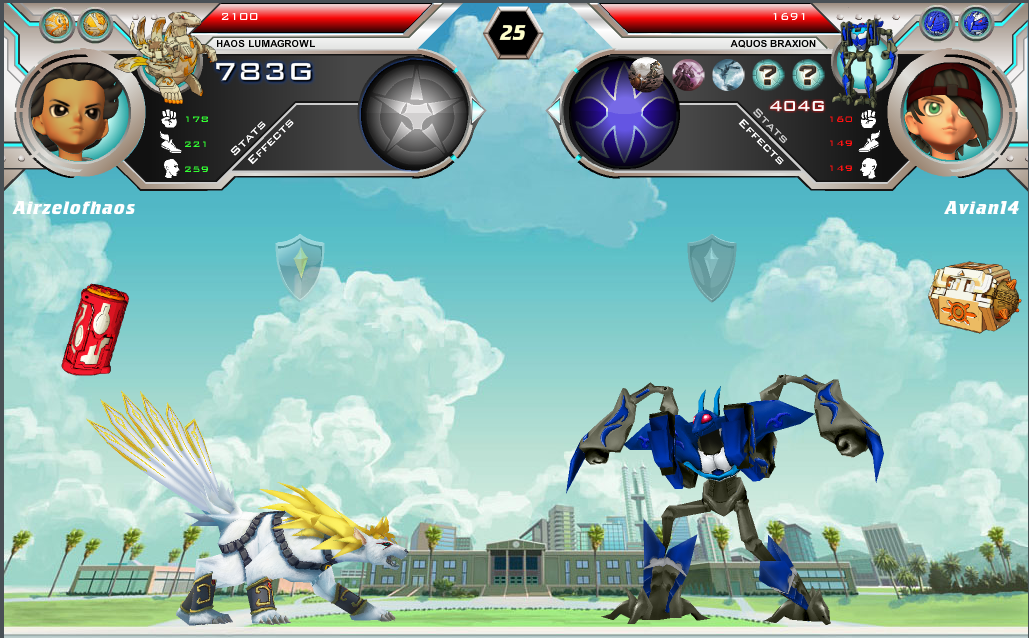The image size is (1029, 638).
Task: Click the shield icon above Braxion
Action: coord(711,267)
